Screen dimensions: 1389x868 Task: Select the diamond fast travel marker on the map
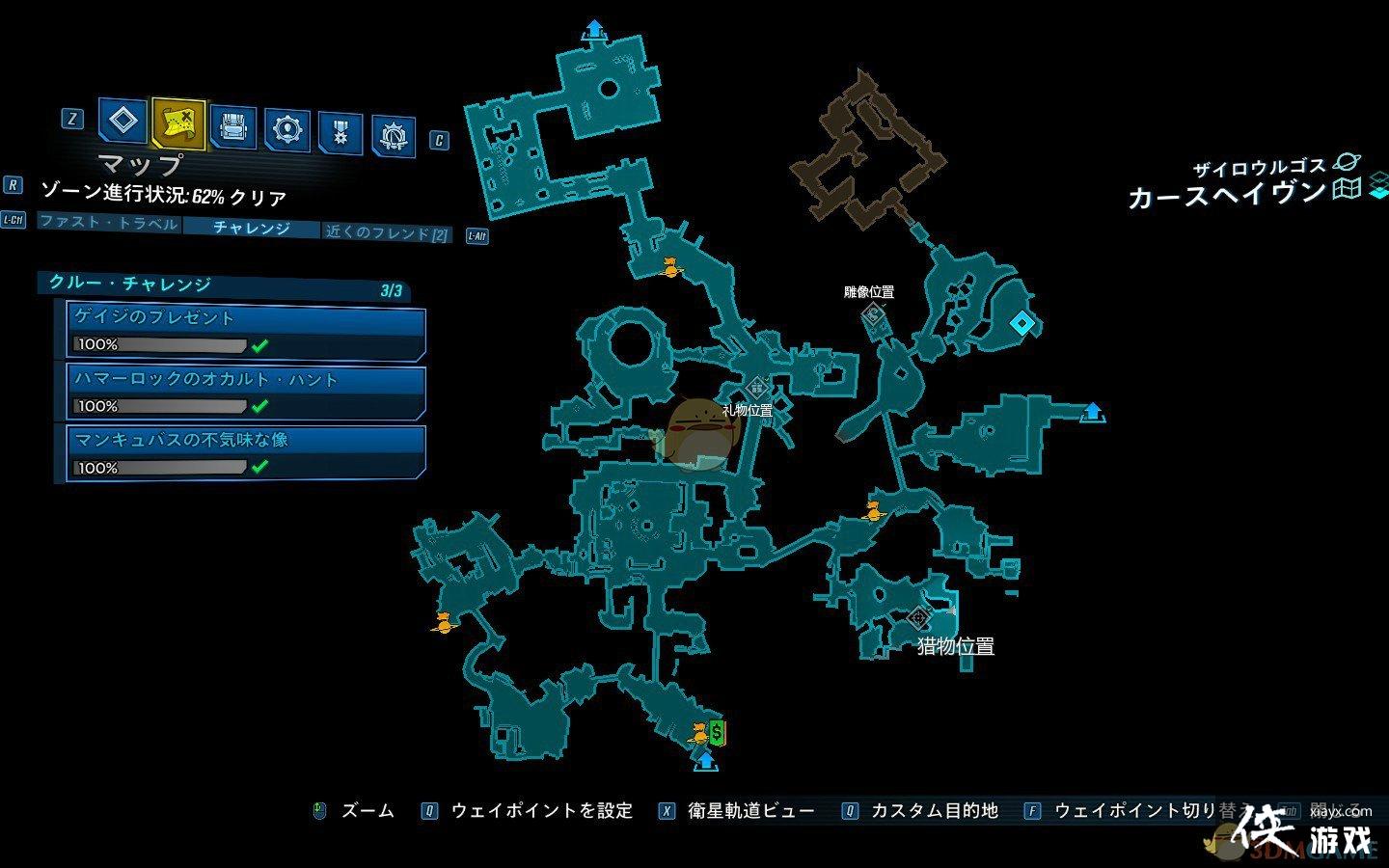(x=1022, y=322)
